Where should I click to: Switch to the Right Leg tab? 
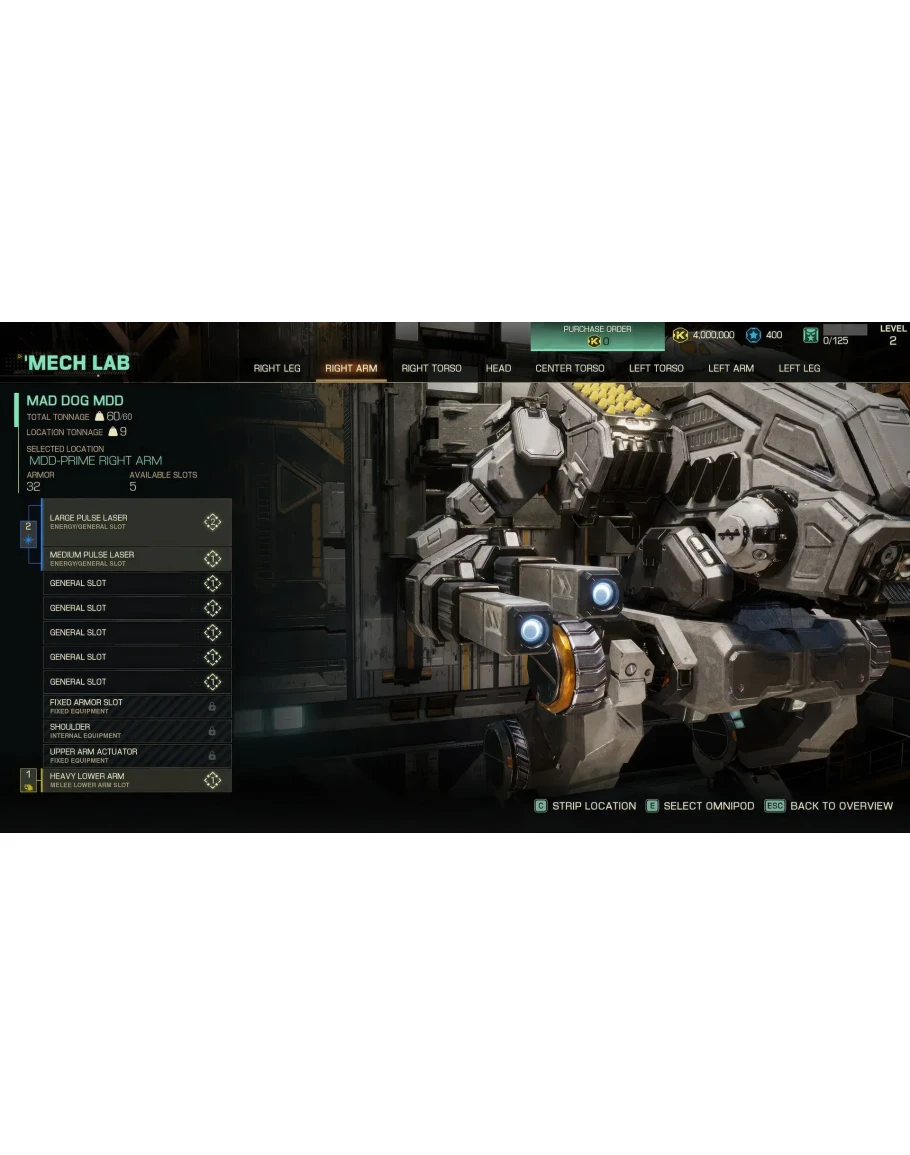click(277, 369)
